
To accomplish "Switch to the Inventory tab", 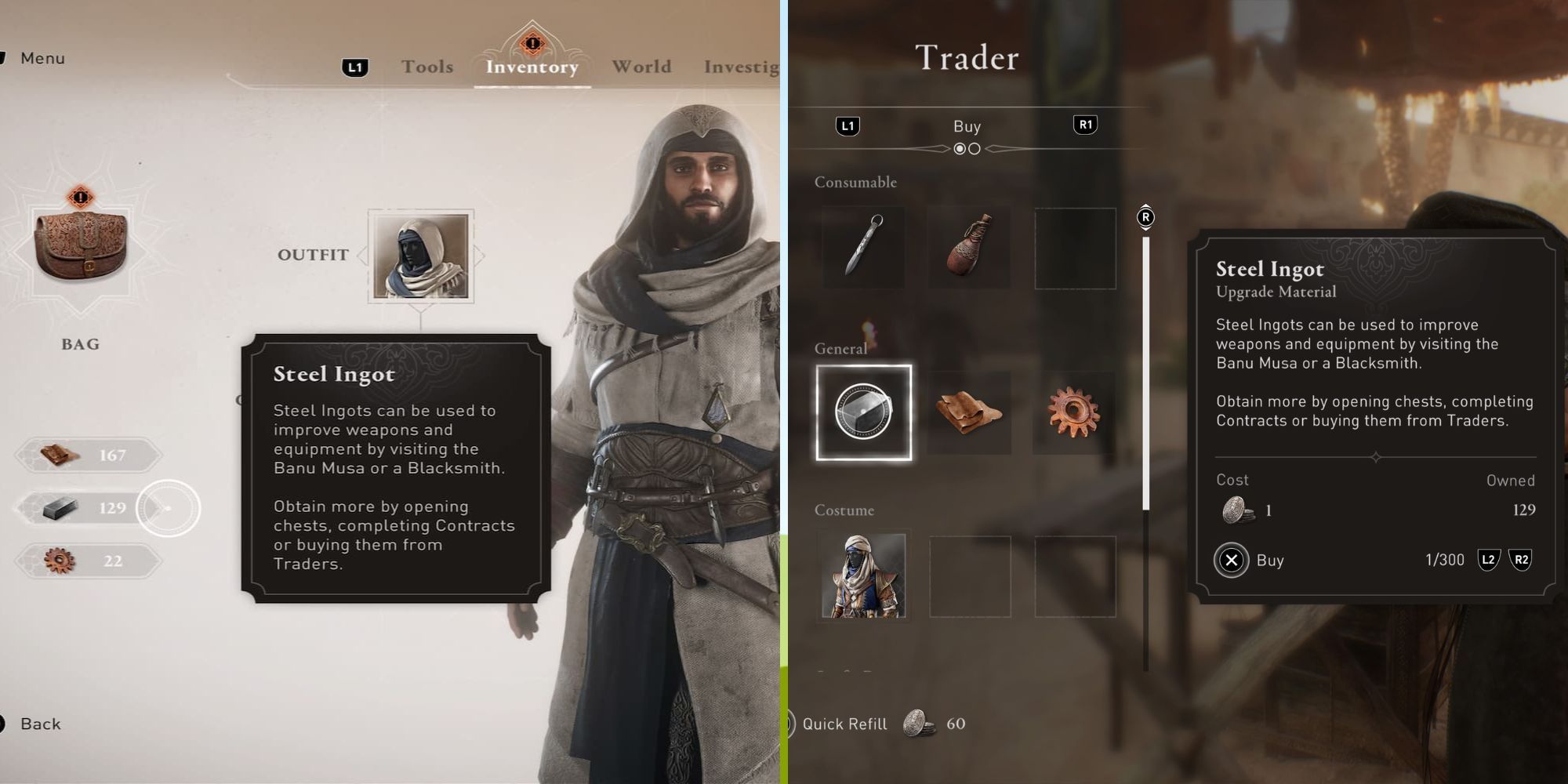I will [x=532, y=67].
